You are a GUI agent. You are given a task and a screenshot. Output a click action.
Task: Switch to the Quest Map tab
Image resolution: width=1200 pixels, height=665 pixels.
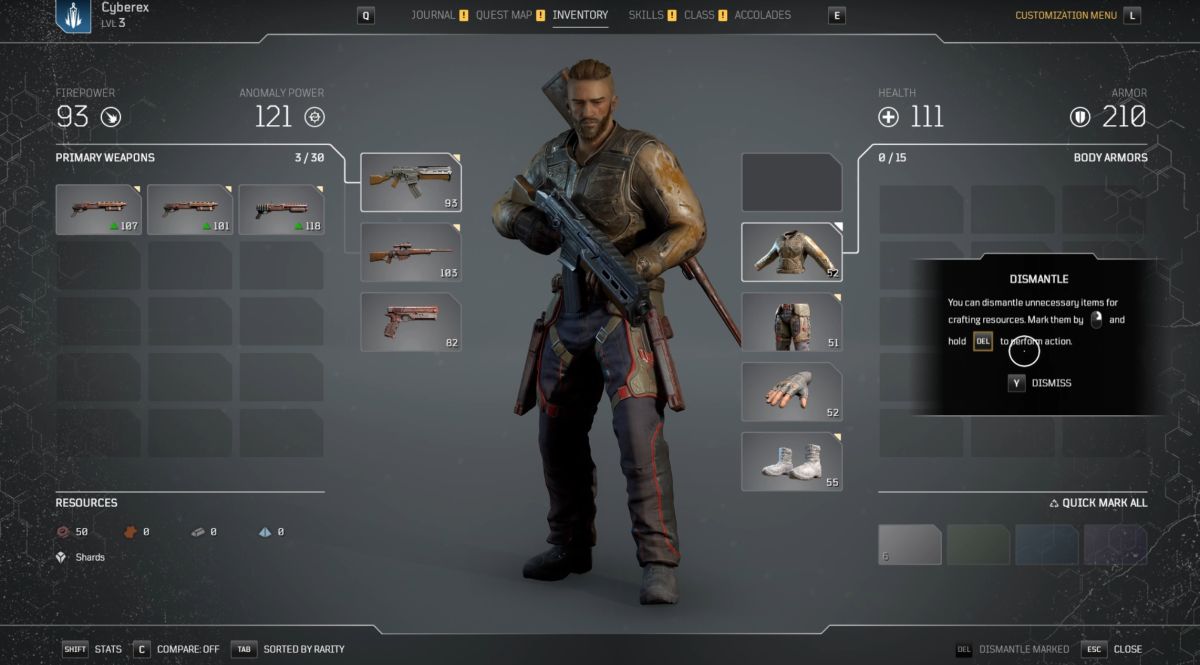pyautogui.click(x=503, y=15)
